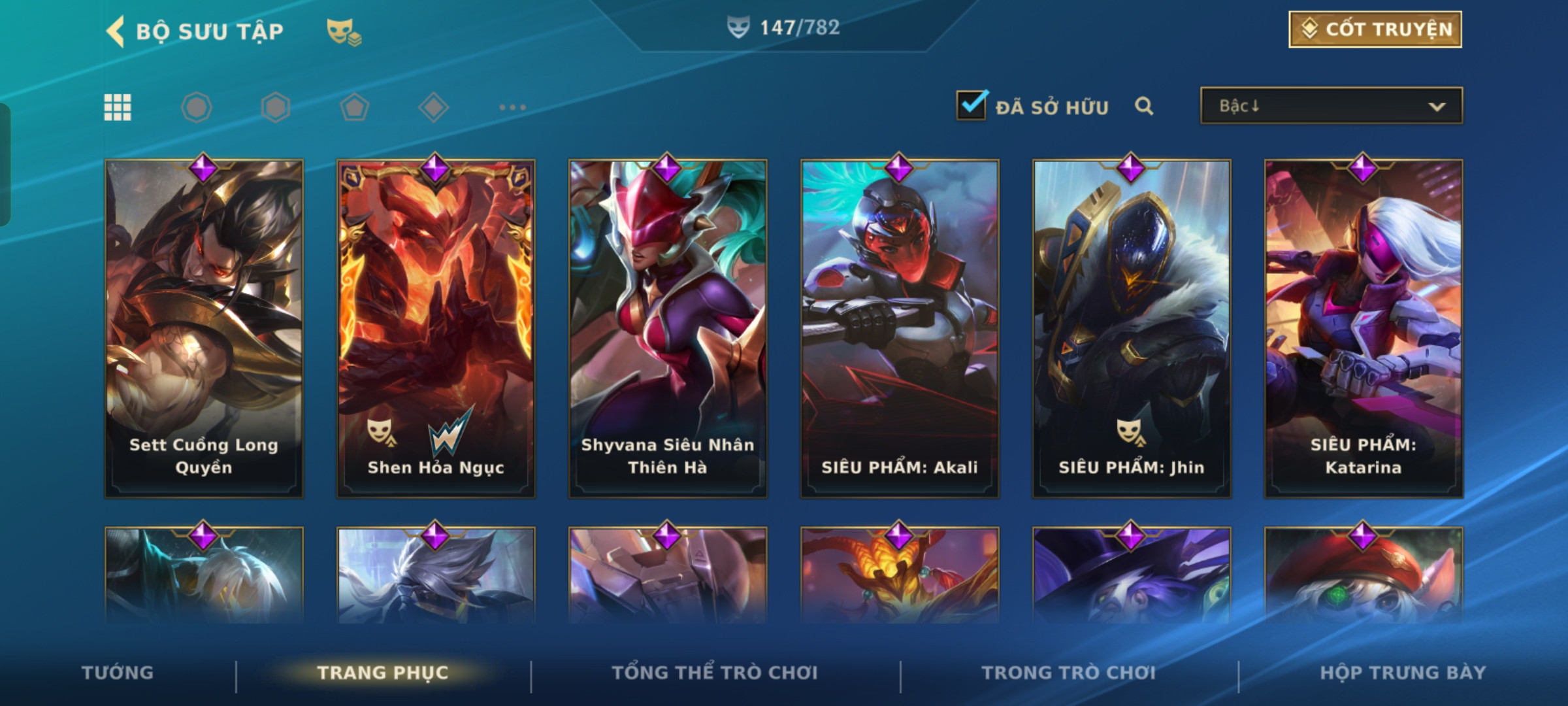This screenshot has height=706, width=1568.
Task: Open the Cốt Truyện story button
Action: pos(1375,29)
